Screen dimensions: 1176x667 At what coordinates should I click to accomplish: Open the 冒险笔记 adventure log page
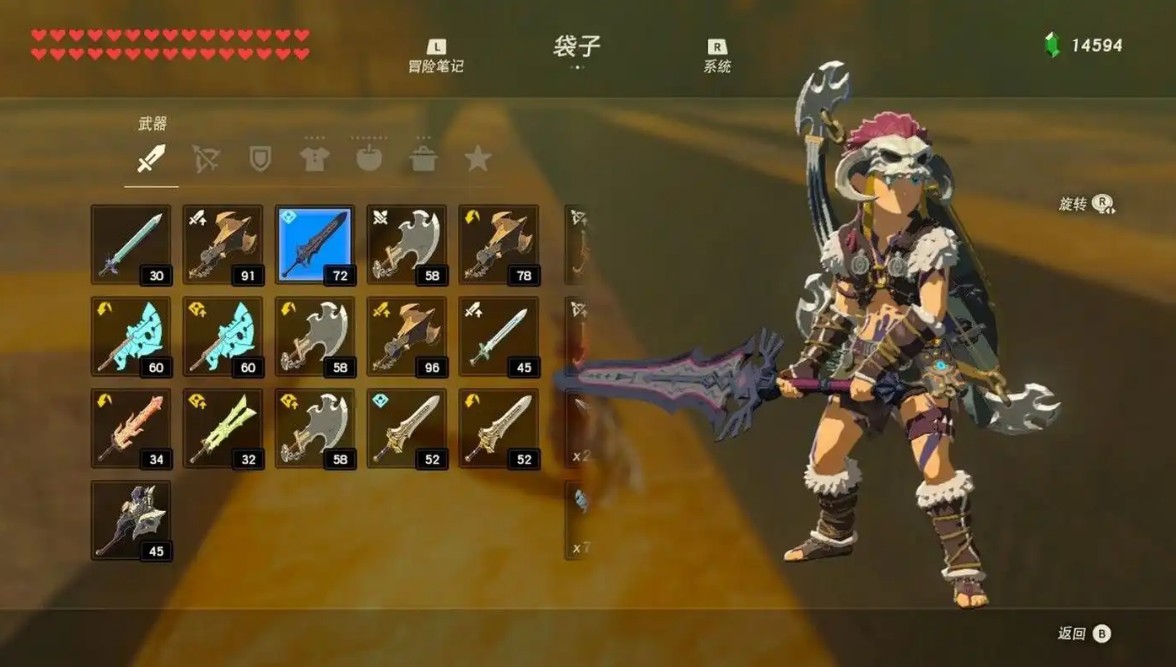pyautogui.click(x=436, y=56)
